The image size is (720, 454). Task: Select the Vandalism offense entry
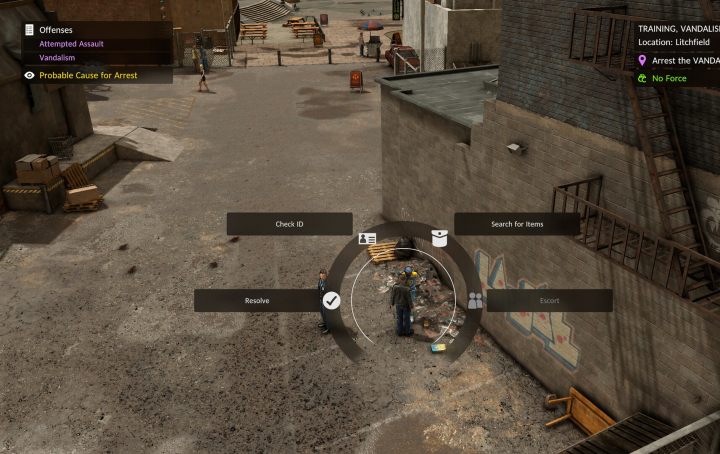click(57, 58)
